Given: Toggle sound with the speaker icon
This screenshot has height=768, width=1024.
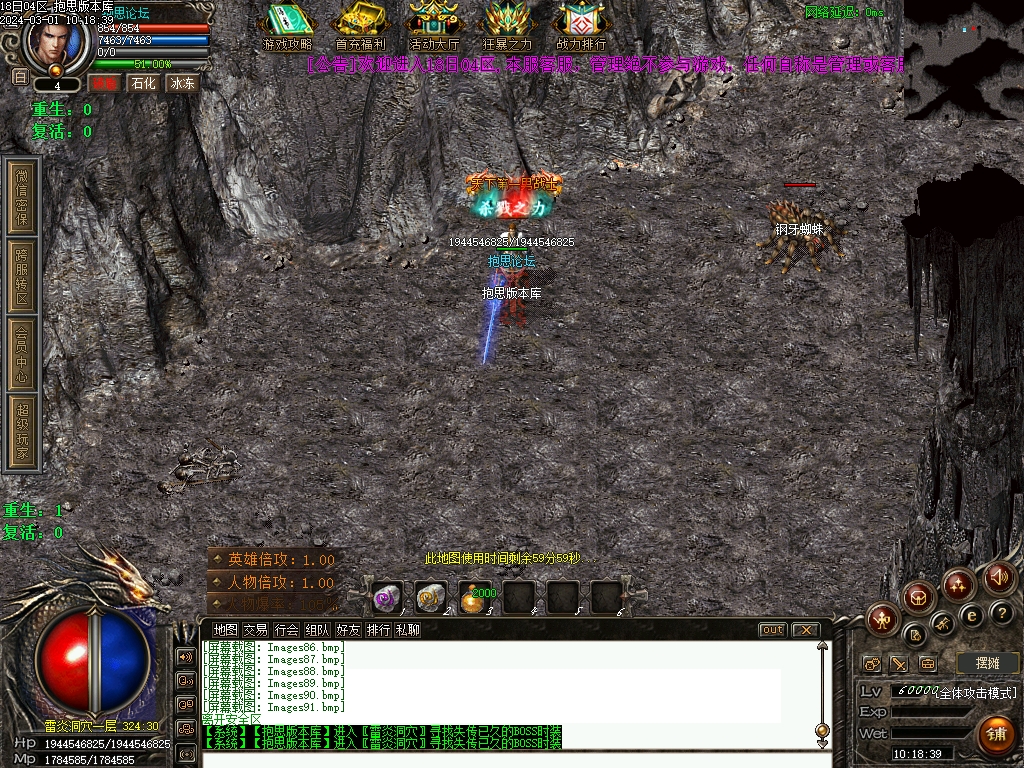Looking at the screenshot, I should pos(998,576).
